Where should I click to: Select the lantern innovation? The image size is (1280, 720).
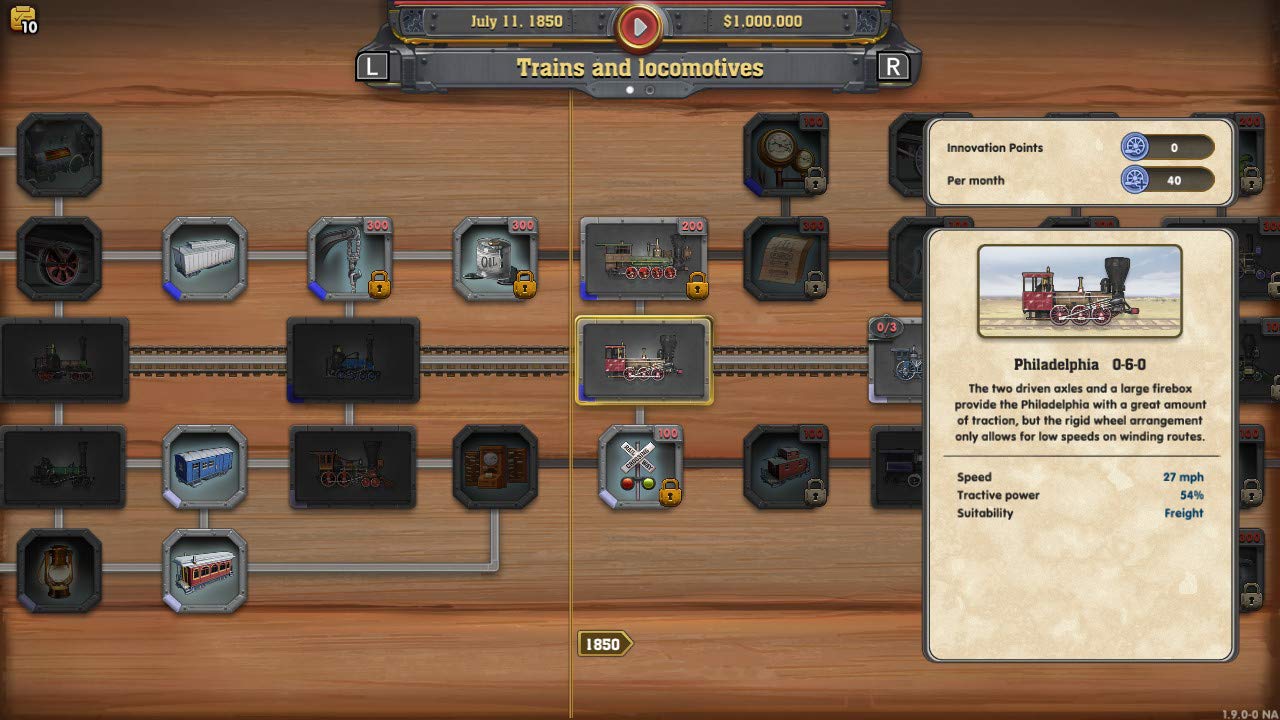click(x=62, y=570)
